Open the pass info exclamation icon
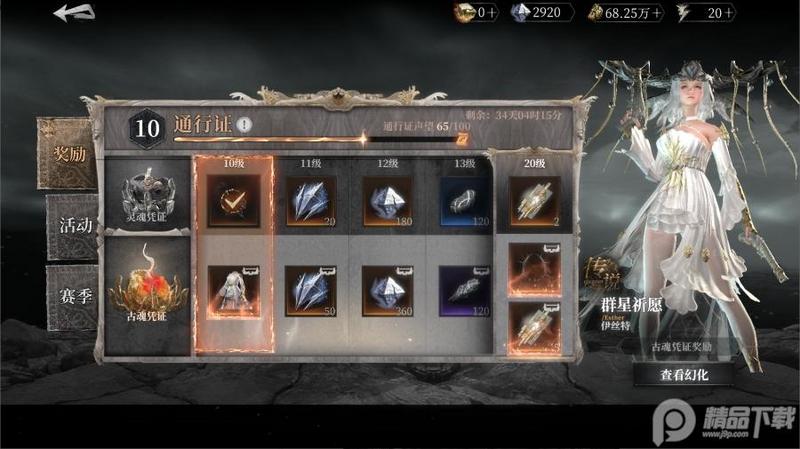Image resolution: width=800 pixels, height=449 pixels. pos(245,126)
